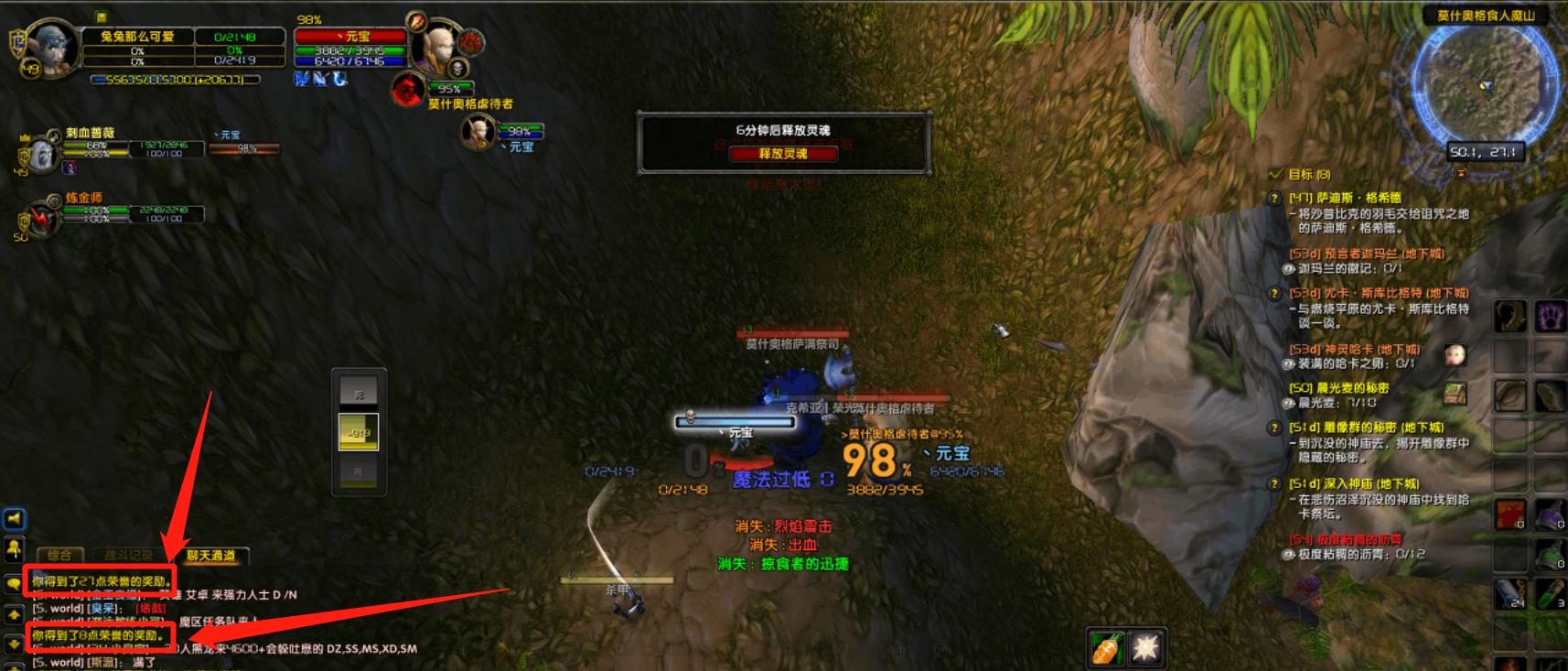
Task: Click the megaphone chat channel button
Action: point(15,519)
